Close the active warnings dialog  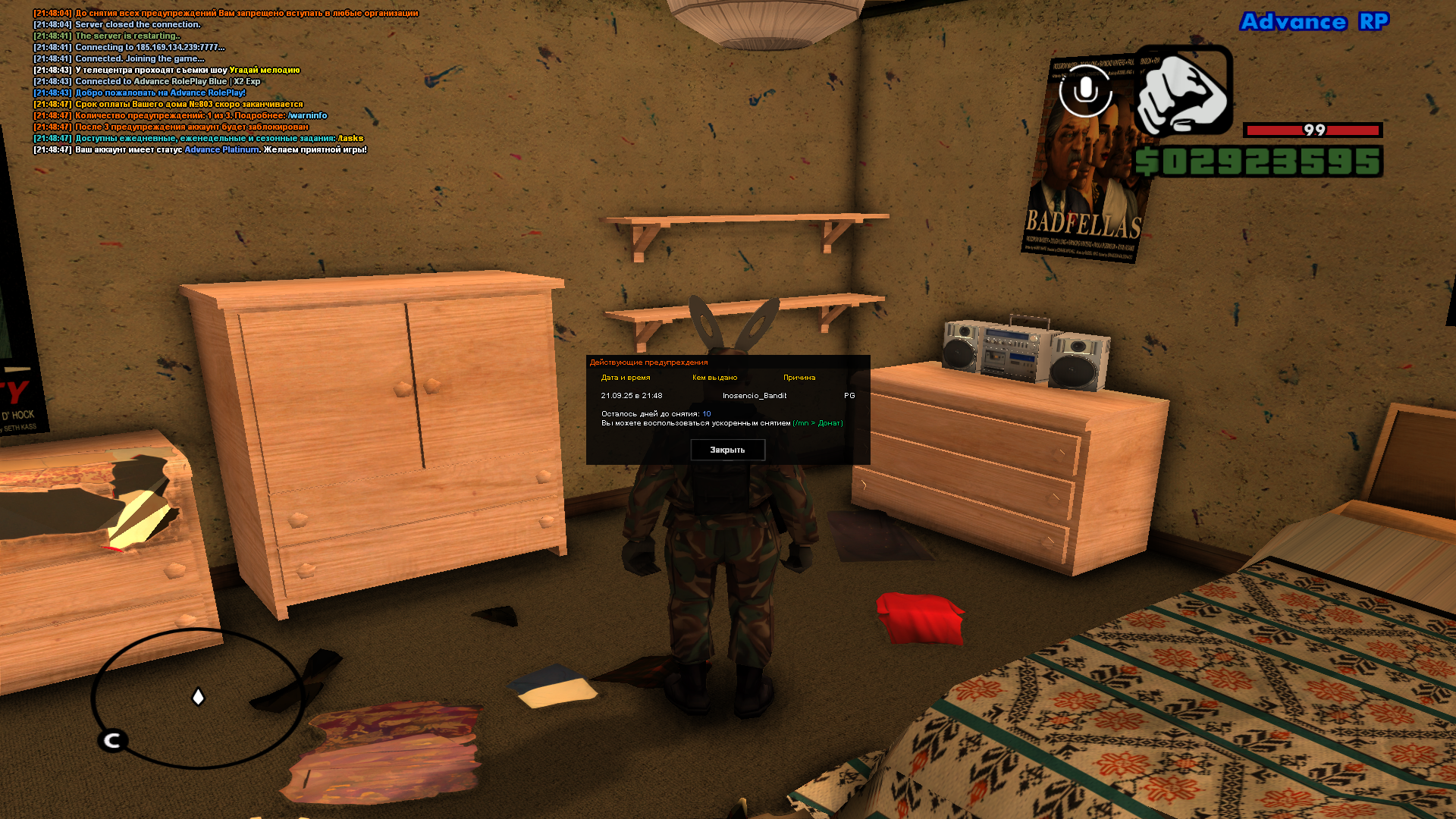pos(727,450)
